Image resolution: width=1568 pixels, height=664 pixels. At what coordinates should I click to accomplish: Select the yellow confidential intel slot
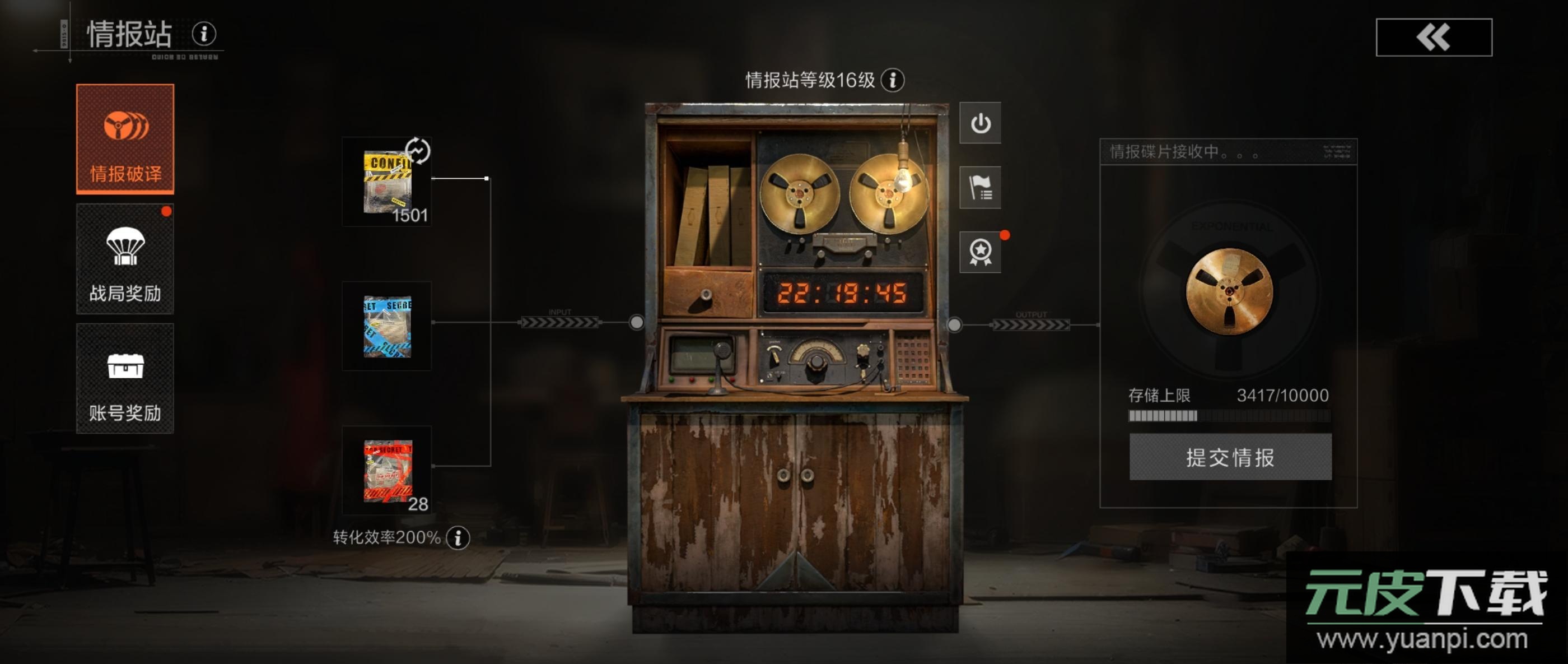[387, 183]
